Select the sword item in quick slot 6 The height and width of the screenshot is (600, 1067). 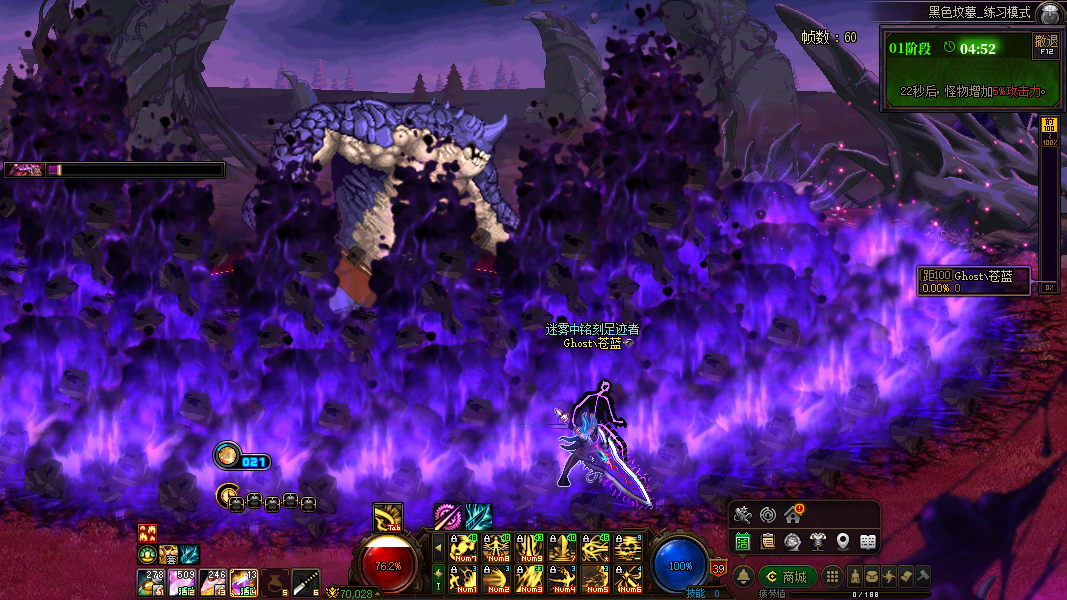pos(306,581)
